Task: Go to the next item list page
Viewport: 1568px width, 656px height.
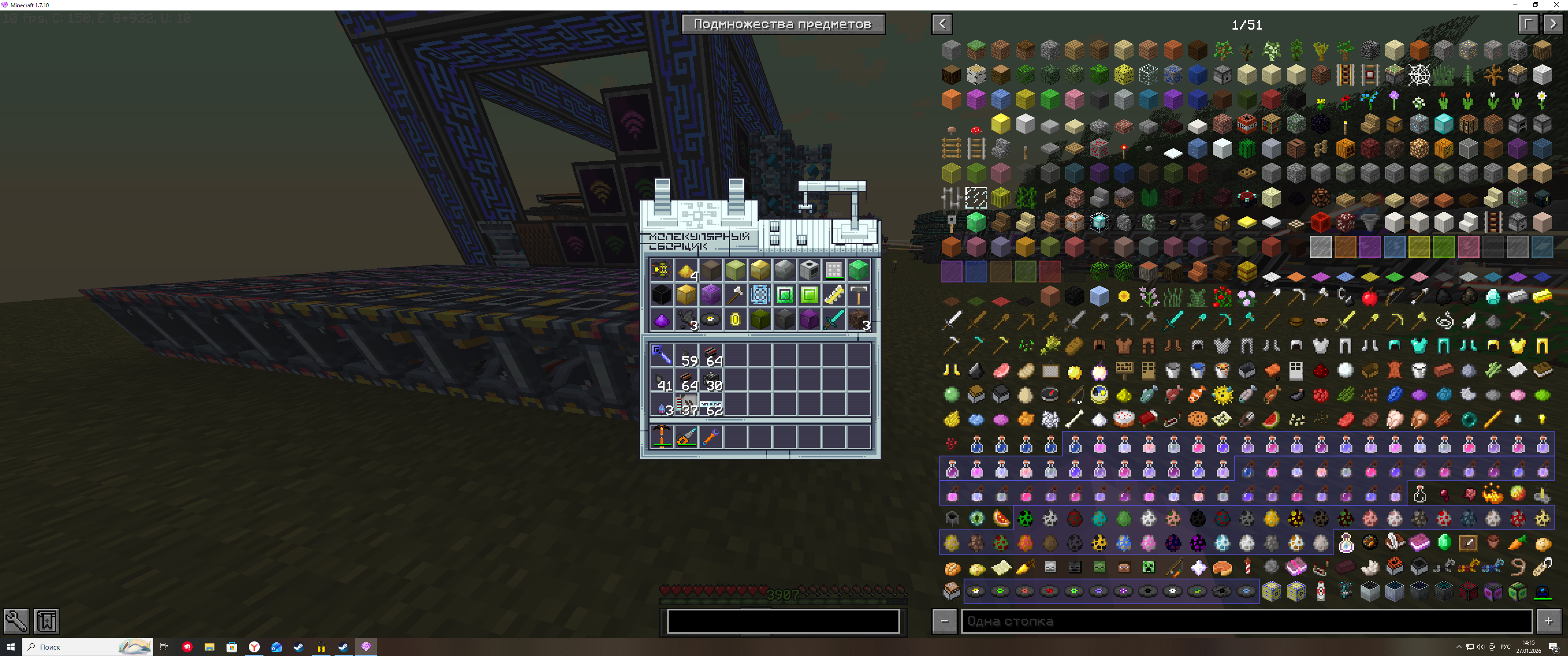Action: [x=1553, y=24]
